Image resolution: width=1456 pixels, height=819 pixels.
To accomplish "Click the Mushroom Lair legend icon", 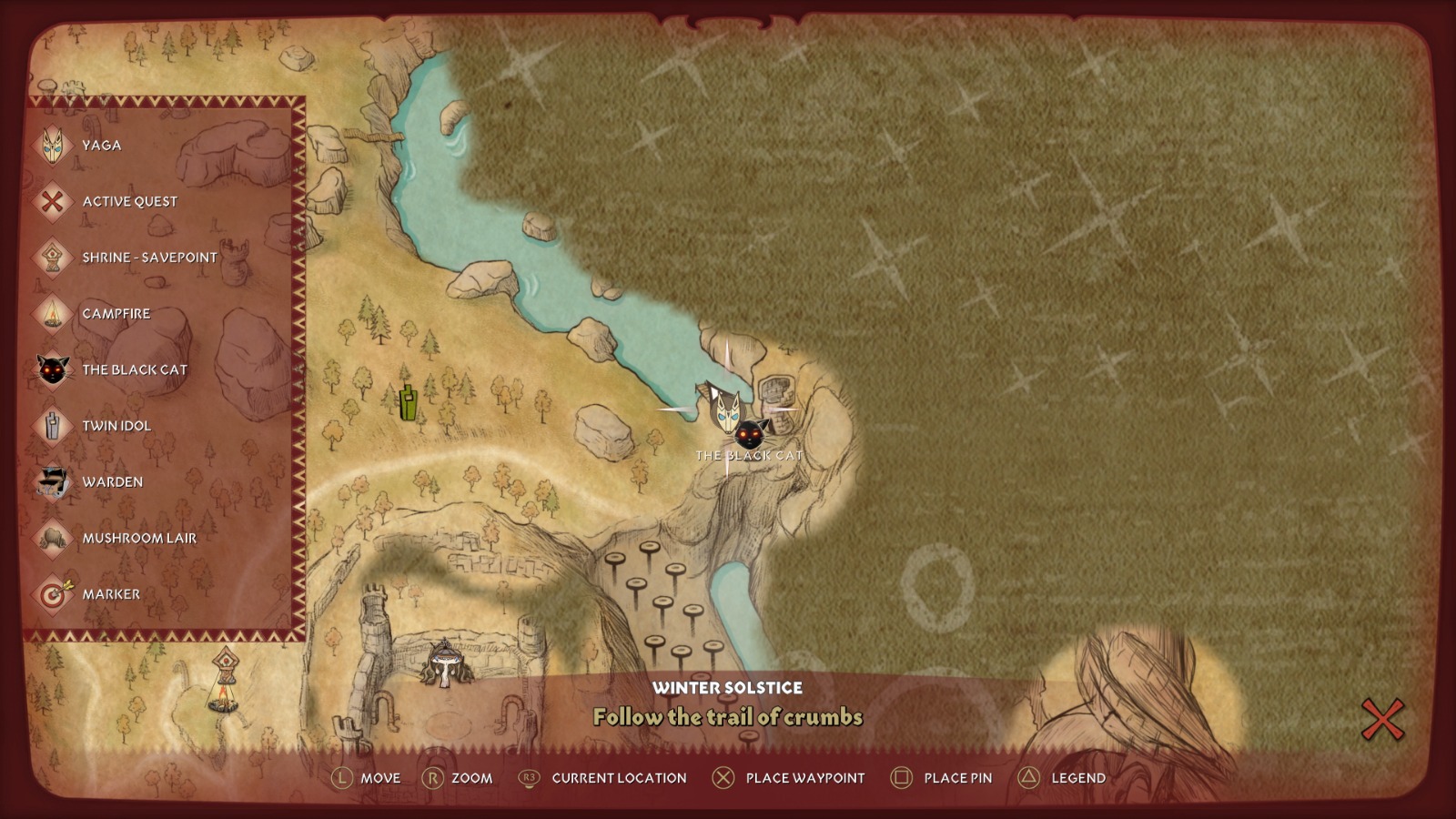I will [52, 539].
